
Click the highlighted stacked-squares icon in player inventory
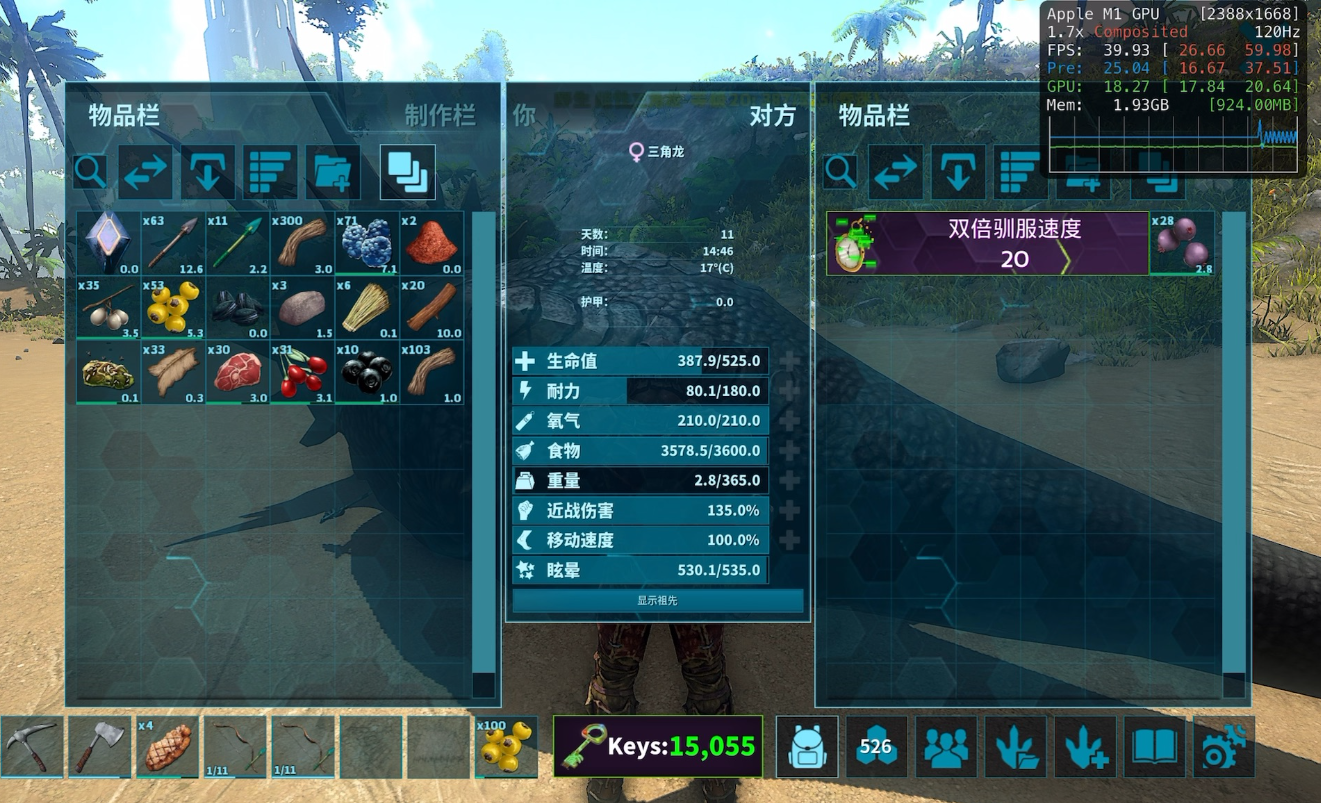click(x=408, y=172)
